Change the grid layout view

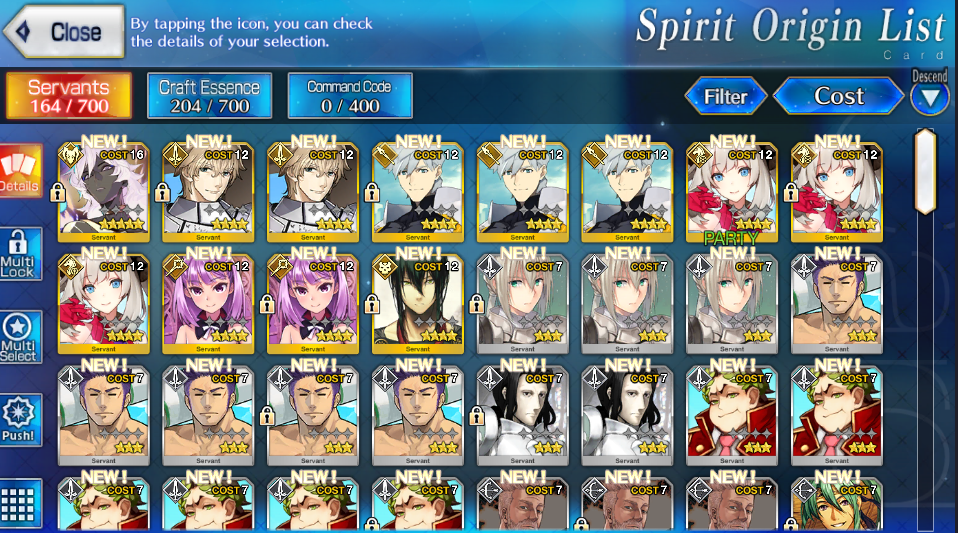point(20,504)
